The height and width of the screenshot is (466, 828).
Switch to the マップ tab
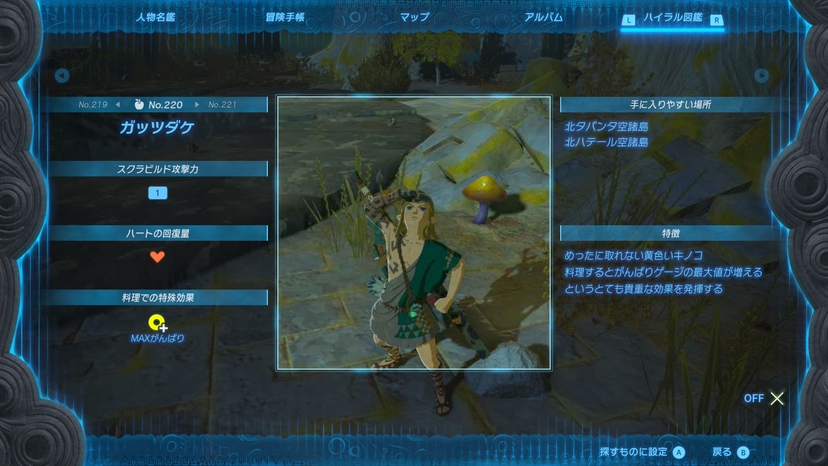click(414, 18)
